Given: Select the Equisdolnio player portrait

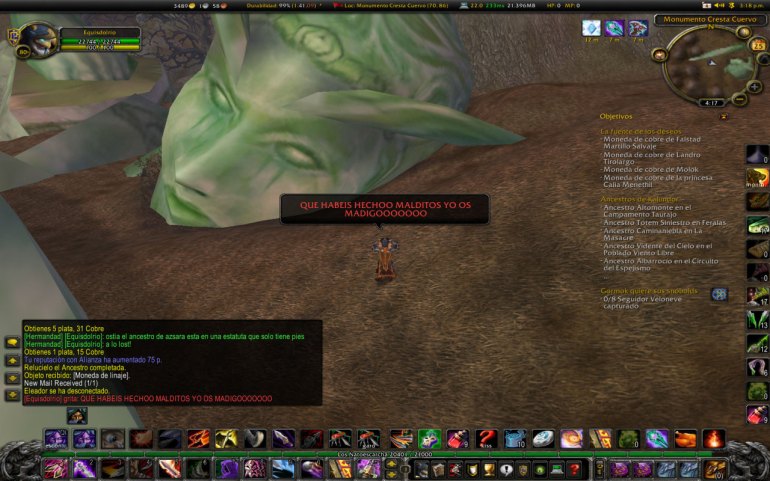Looking at the screenshot, I should tap(36, 42).
